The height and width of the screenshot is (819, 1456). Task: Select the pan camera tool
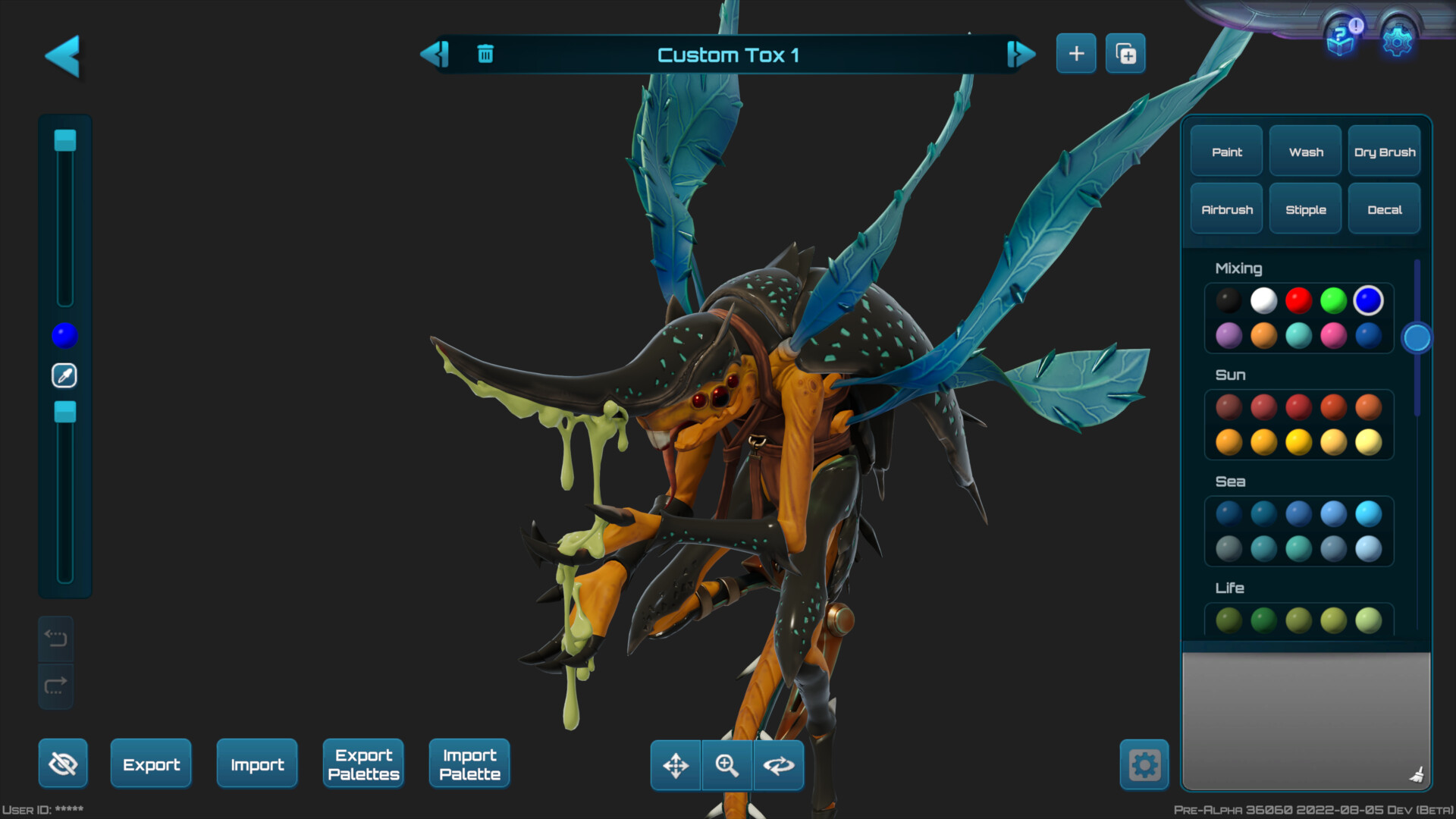coord(676,765)
